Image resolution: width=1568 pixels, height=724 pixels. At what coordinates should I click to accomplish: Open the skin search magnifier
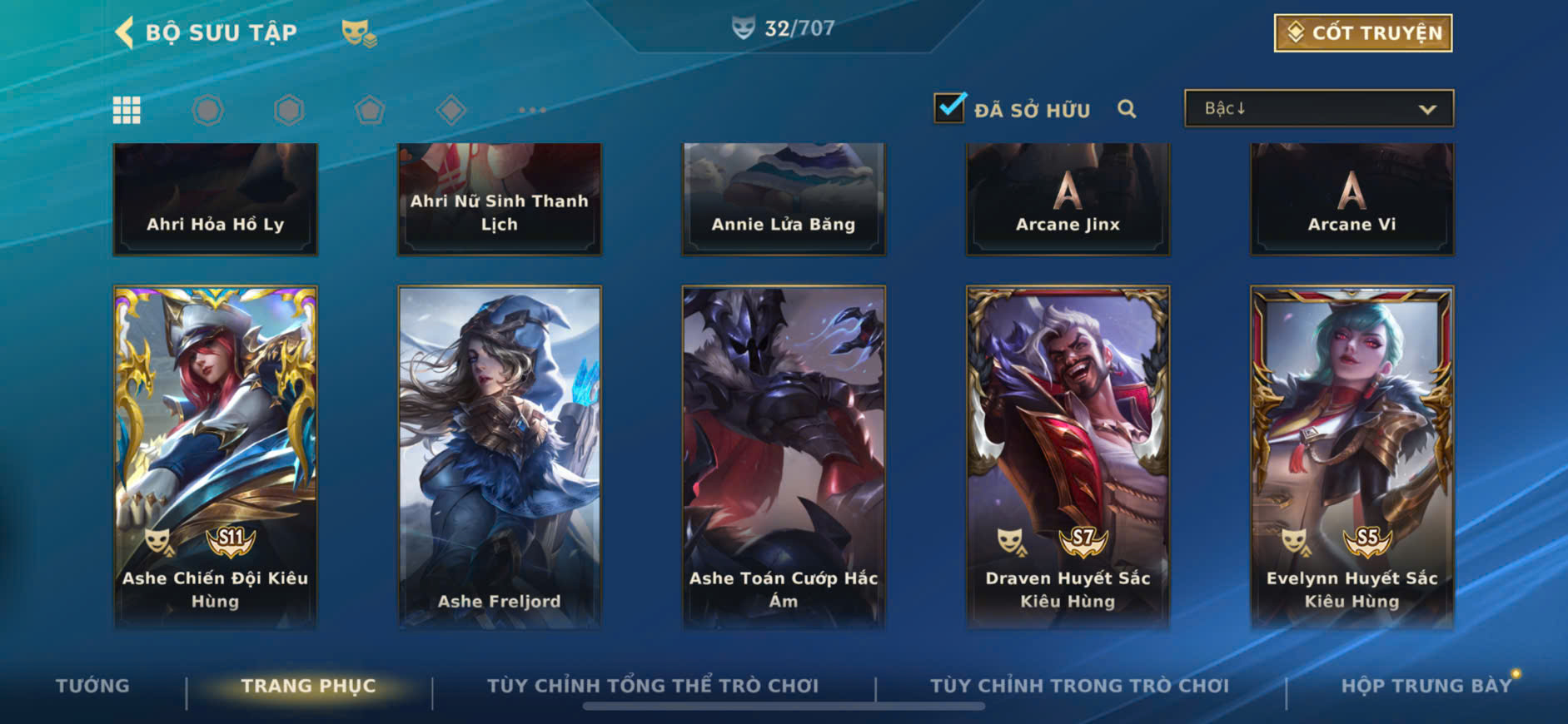1127,109
